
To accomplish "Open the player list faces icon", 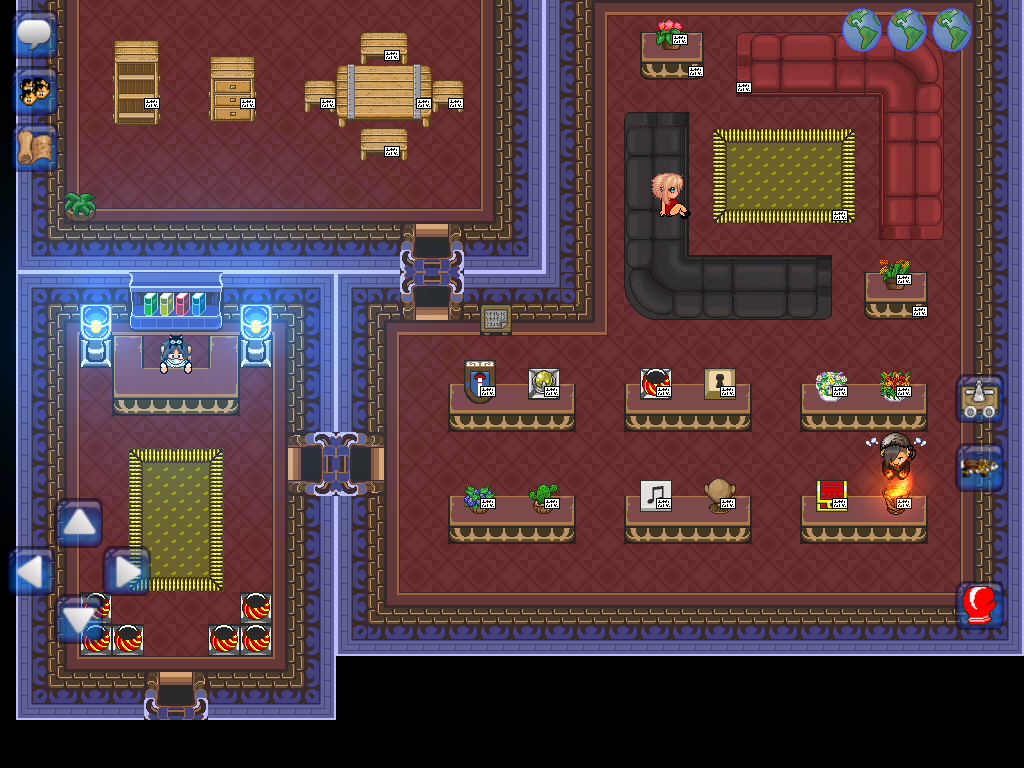I will [35, 92].
